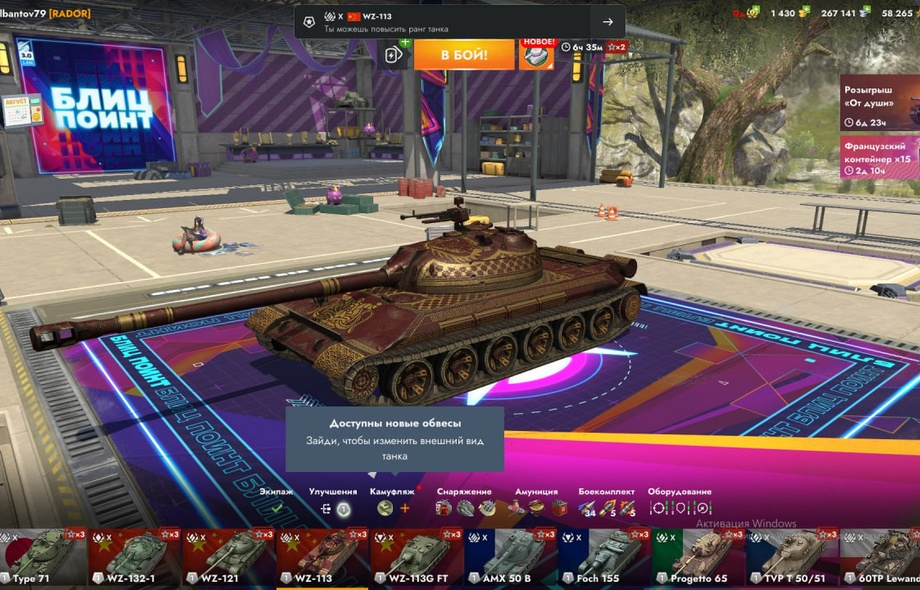This screenshot has height=590, width=920.
Task: Open the Оборудование equipment panel
Action: pos(680,508)
